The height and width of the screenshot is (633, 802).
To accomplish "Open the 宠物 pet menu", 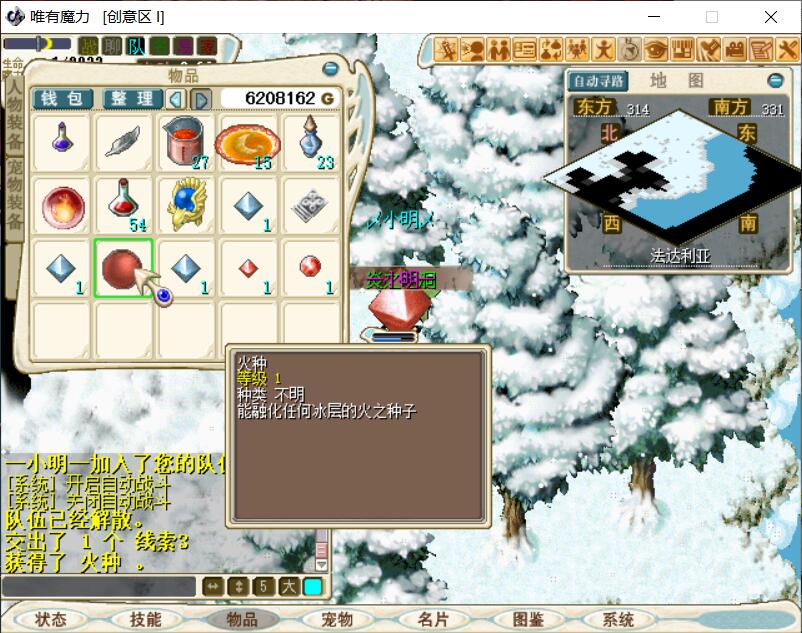I will (337, 620).
